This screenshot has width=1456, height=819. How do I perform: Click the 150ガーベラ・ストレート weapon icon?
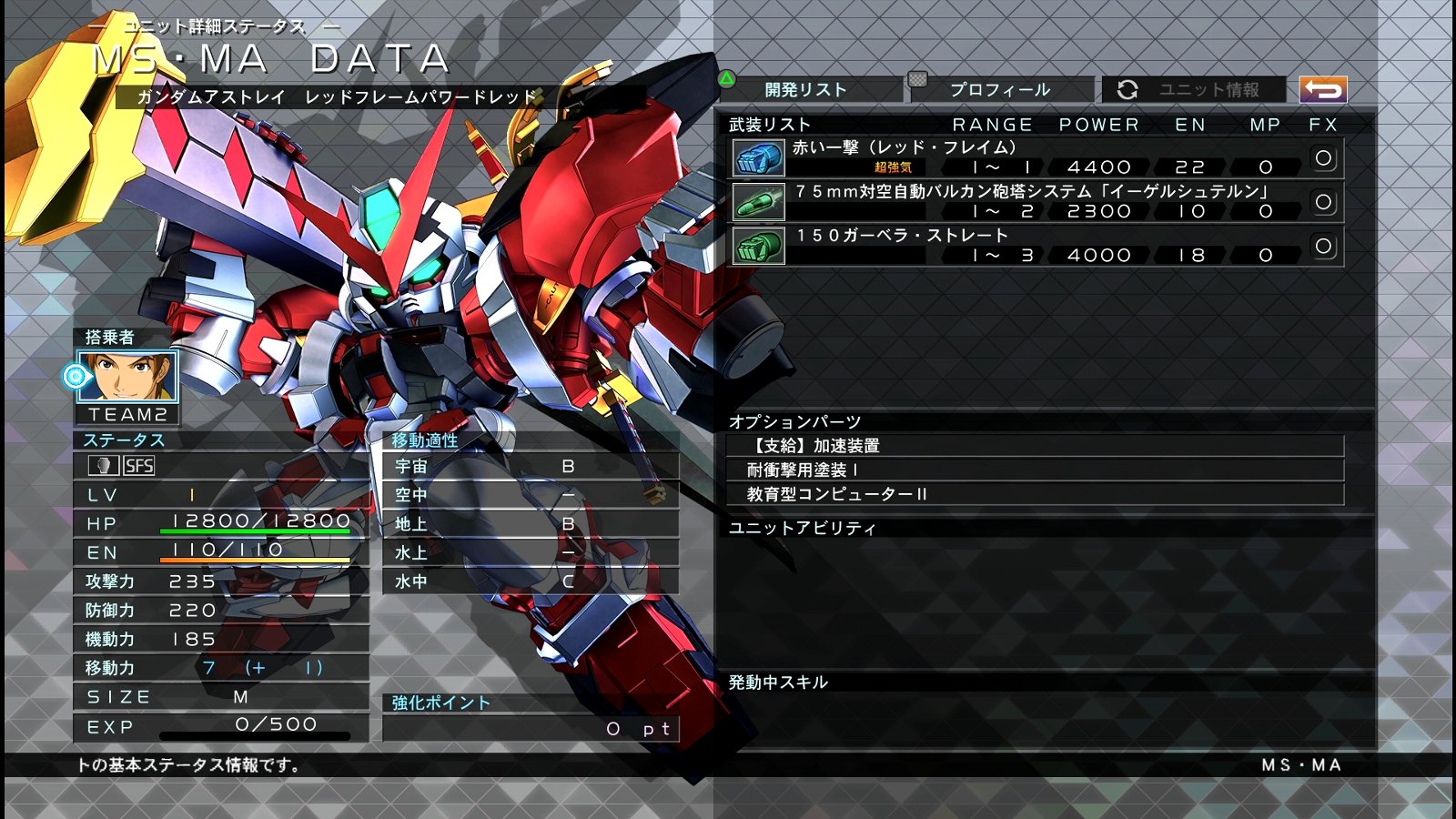tap(758, 245)
